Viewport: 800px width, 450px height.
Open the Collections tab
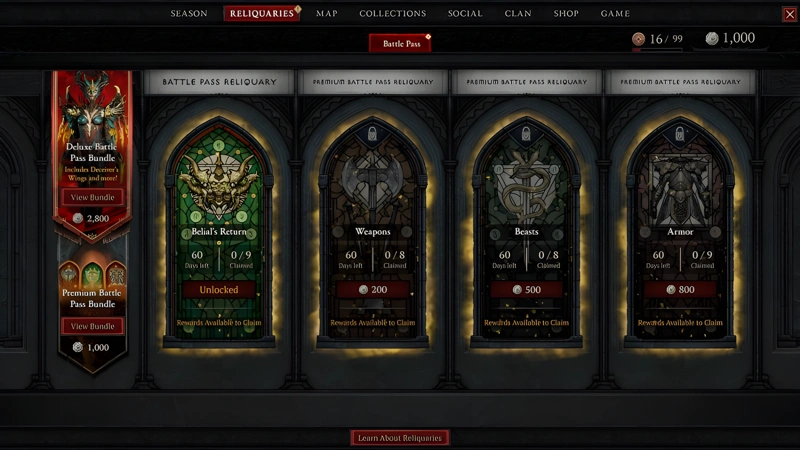[x=393, y=14]
